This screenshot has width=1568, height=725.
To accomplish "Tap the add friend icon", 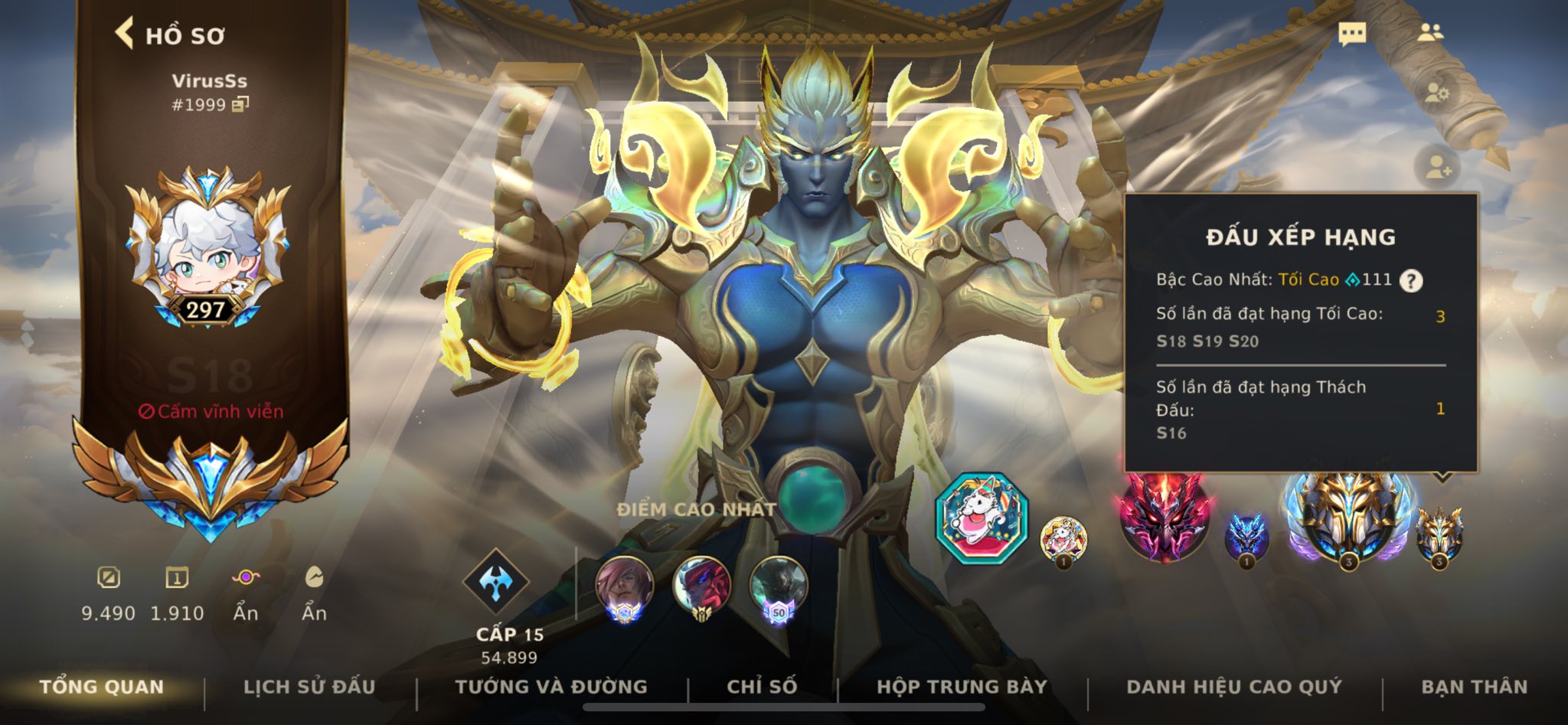I will 1436,167.
